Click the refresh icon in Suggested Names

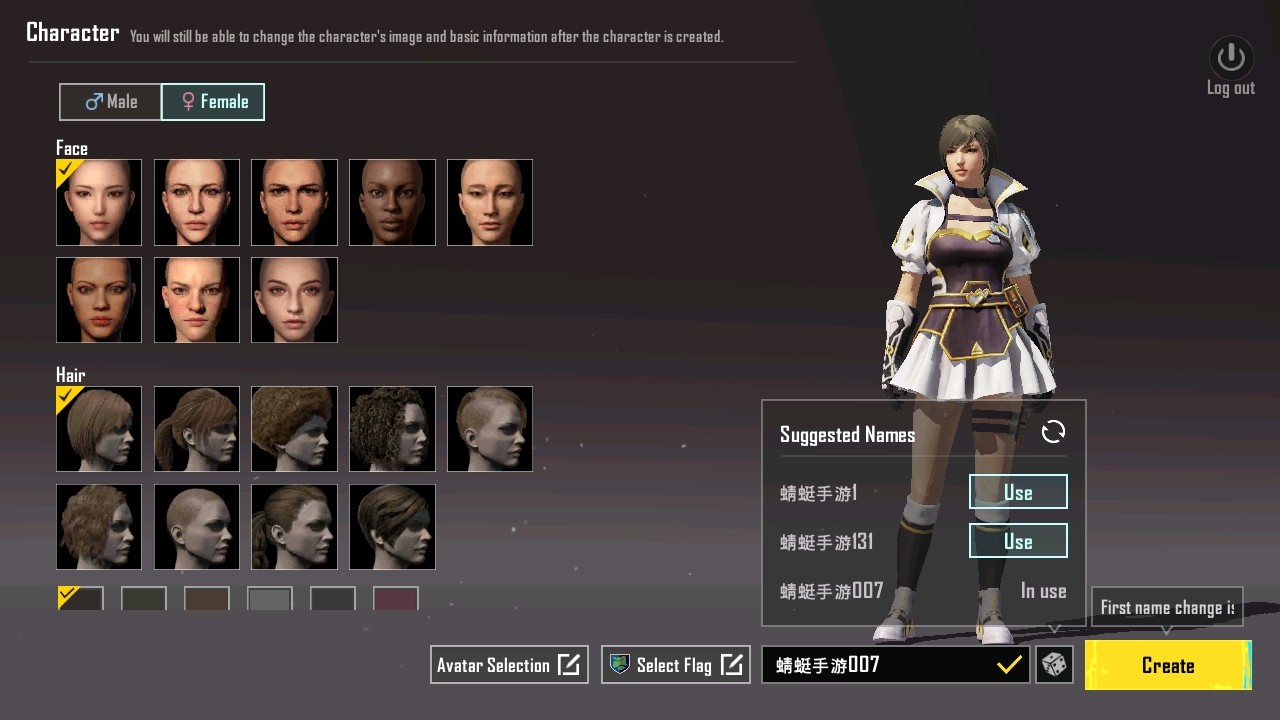(1051, 433)
